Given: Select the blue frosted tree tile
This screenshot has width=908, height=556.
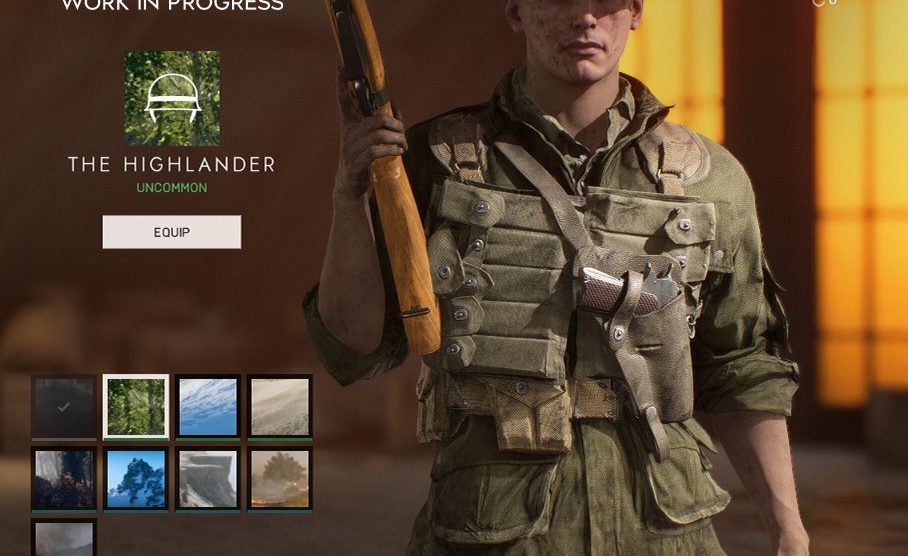Looking at the screenshot, I should tap(136, 479).
